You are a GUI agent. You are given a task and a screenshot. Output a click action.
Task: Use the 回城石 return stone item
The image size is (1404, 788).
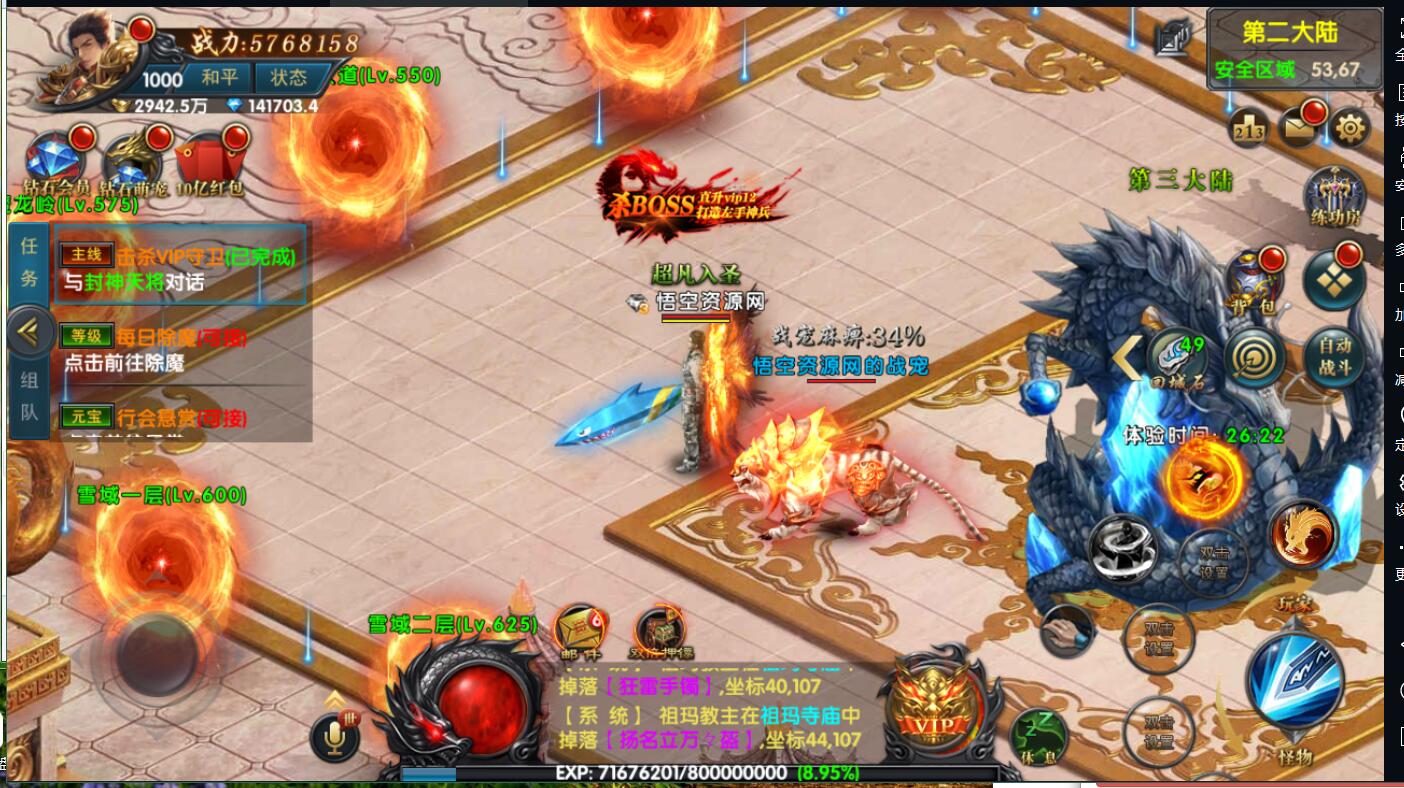point(1176,357)
